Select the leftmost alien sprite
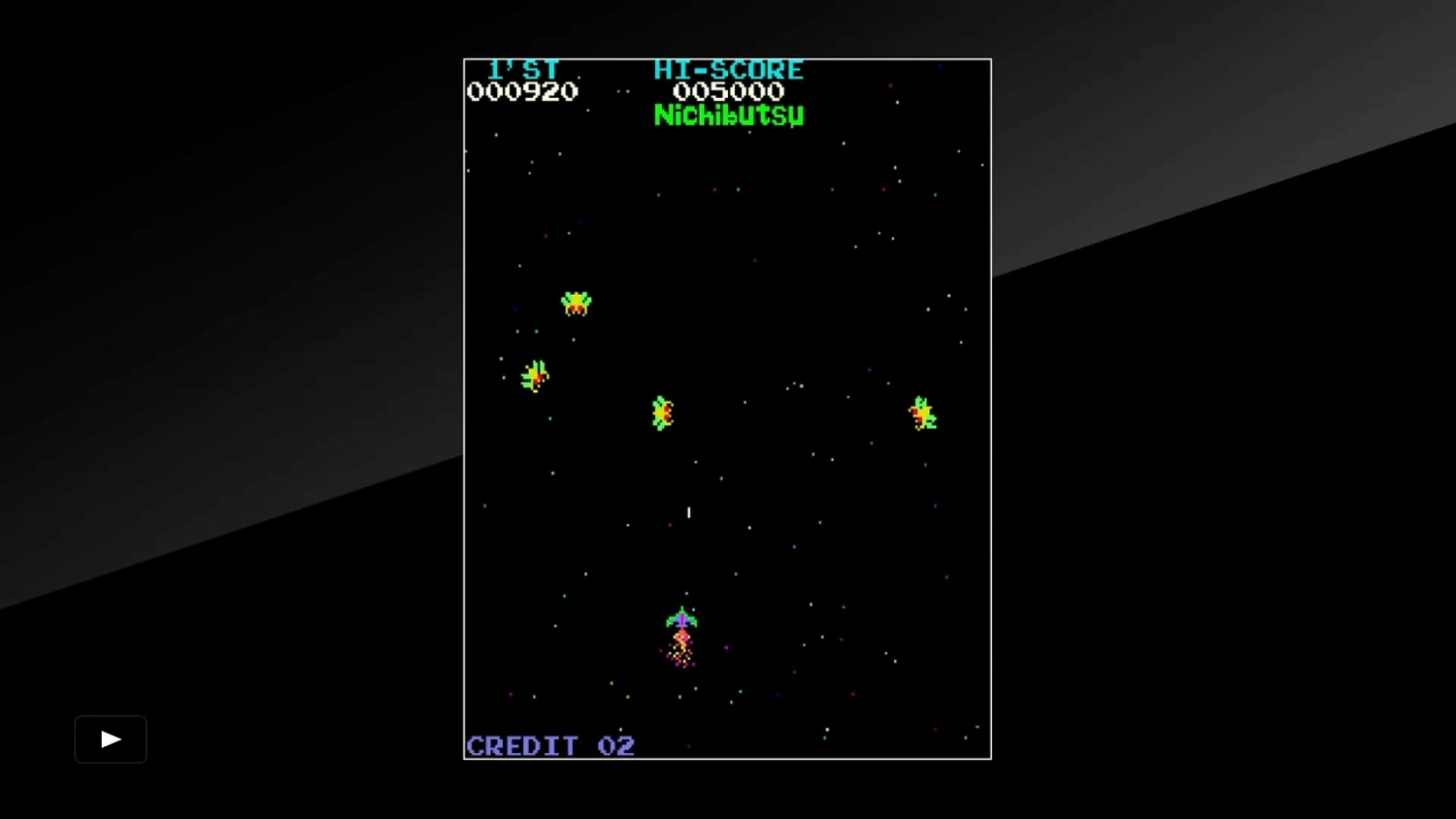Screen dimensions: 1456x819 (x=534, y=377)
